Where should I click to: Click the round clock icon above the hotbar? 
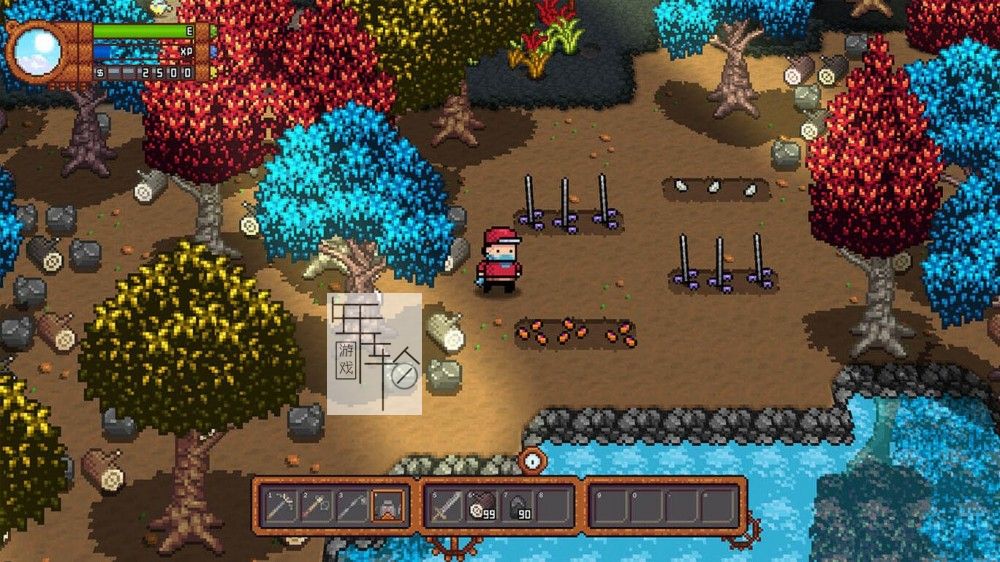(533, 459)
